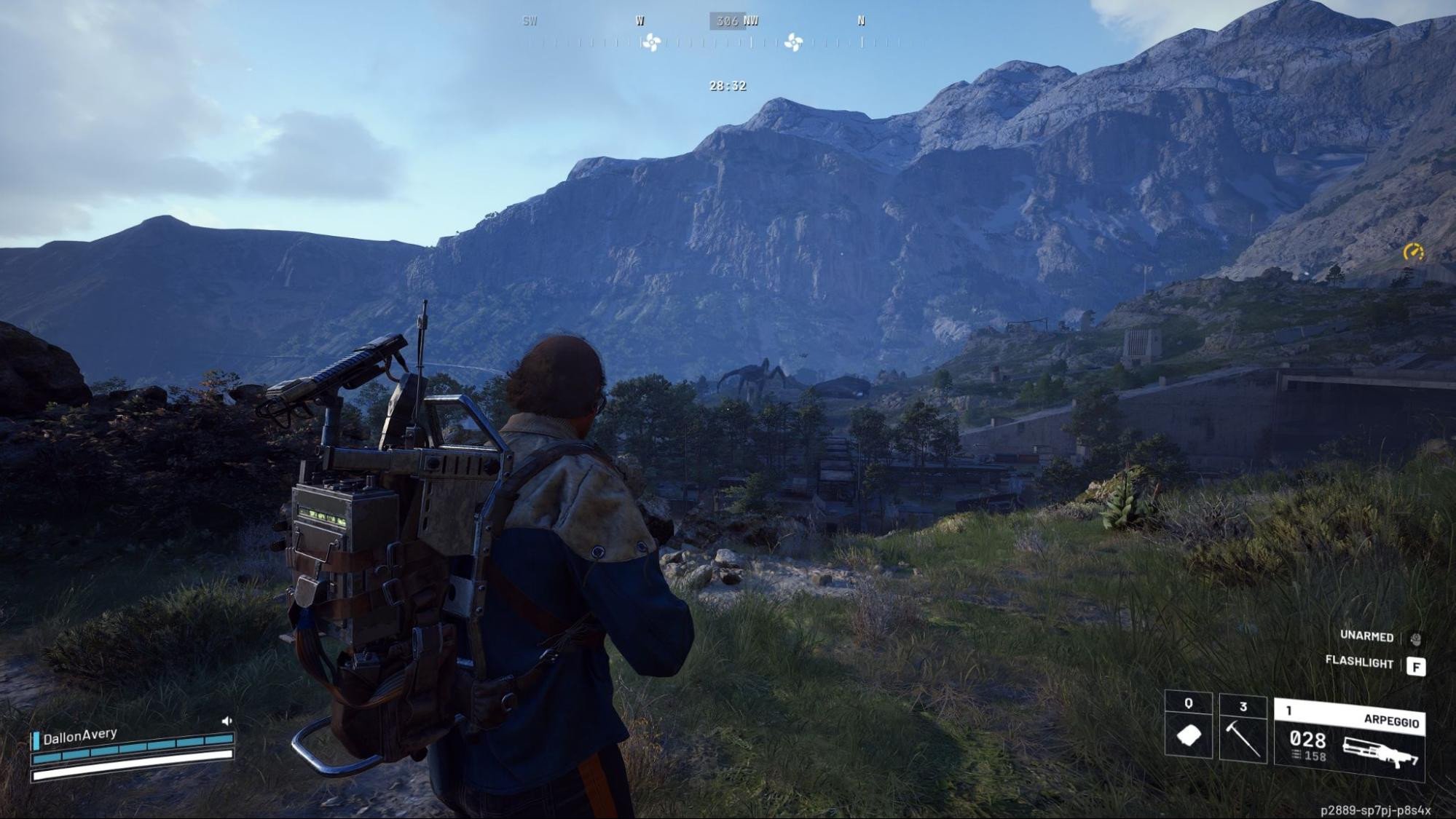Toggle the speaker icon beside DallonAvery
The width and height of the screenshot is (1456, 819).
pyautogui.click(x=227, y=721)
